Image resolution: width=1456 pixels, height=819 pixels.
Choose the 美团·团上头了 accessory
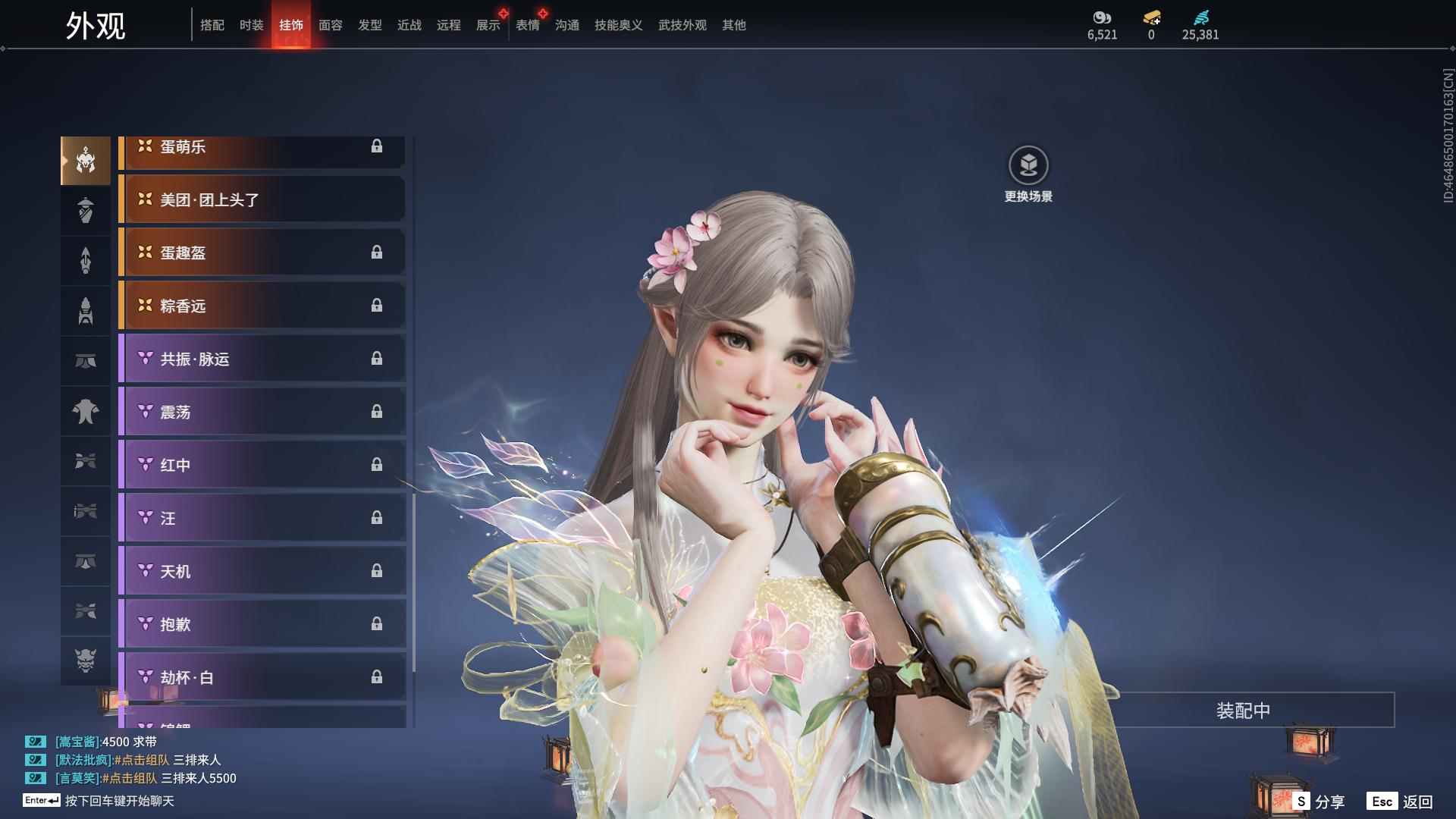click(x=262, y=199)
